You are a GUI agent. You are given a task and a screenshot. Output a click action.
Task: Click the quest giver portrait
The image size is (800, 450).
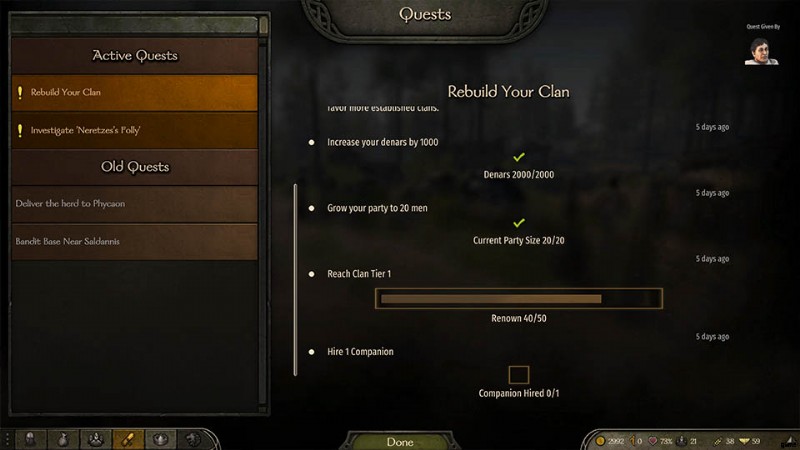coord(759,51)
